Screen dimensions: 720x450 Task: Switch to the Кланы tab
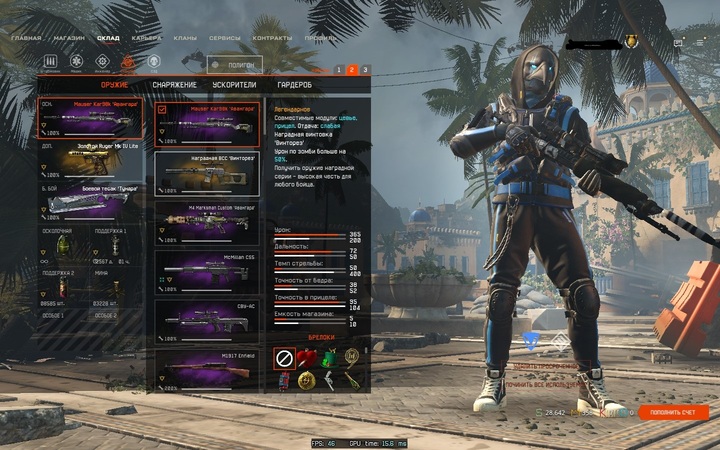click(x=184, y=38)
